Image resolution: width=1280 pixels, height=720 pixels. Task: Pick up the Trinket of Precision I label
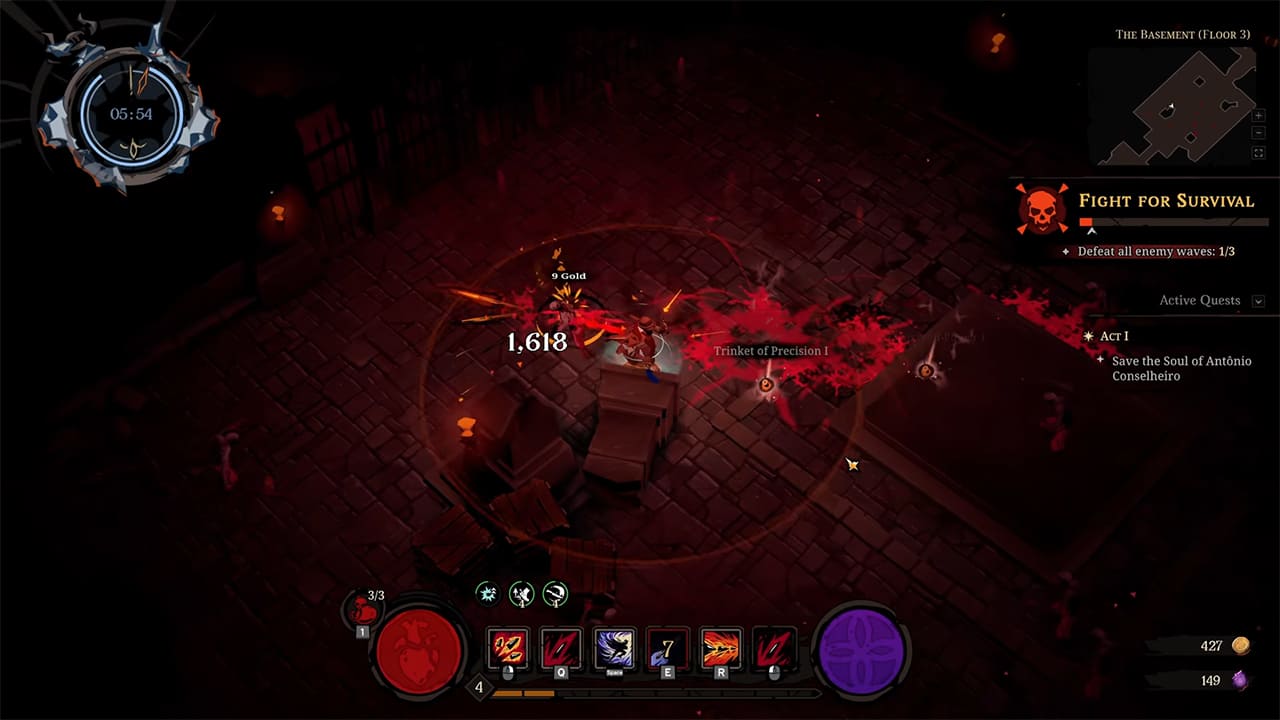point(770,351)
